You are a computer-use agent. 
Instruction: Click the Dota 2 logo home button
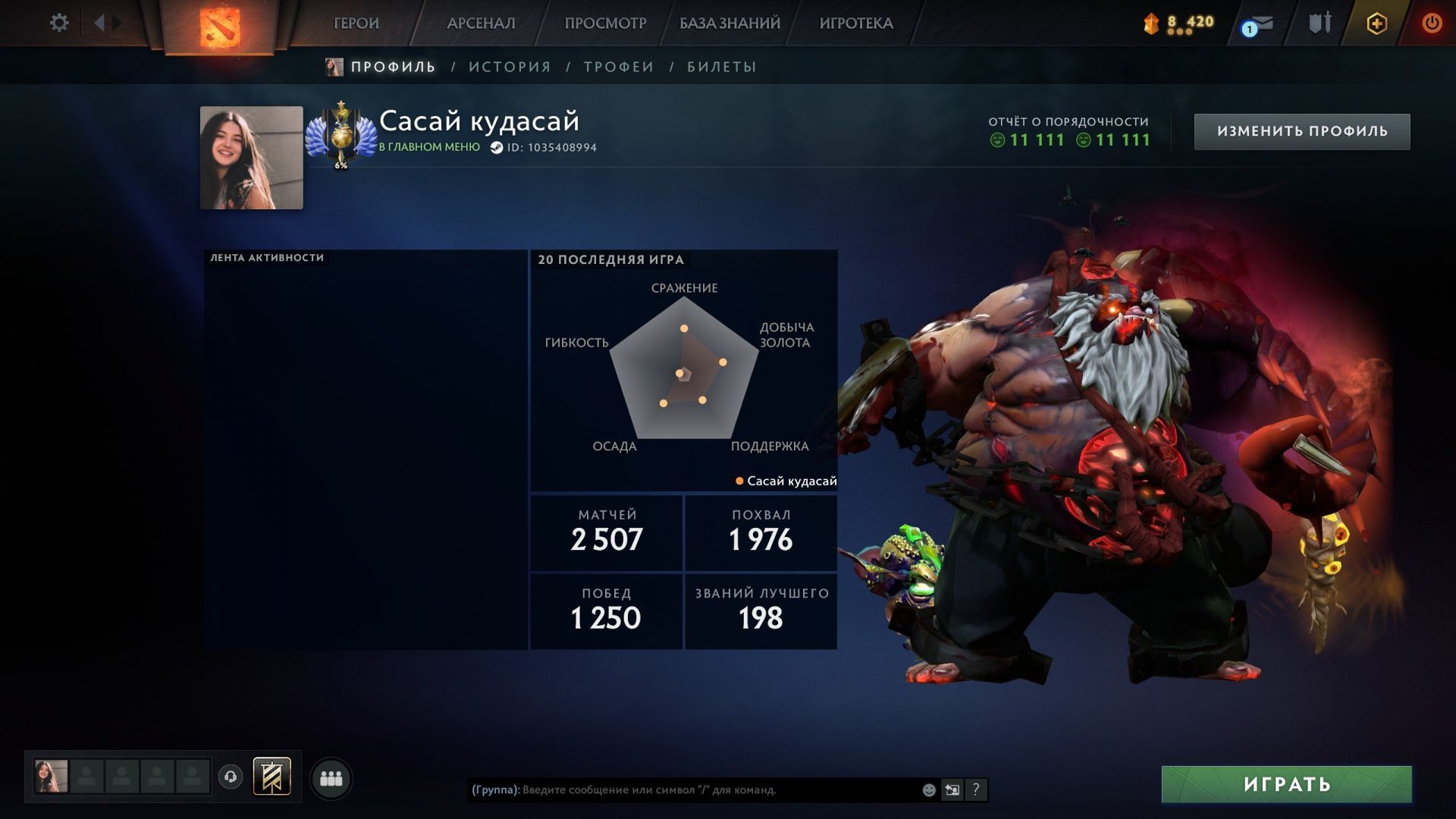tap(219, 27)
